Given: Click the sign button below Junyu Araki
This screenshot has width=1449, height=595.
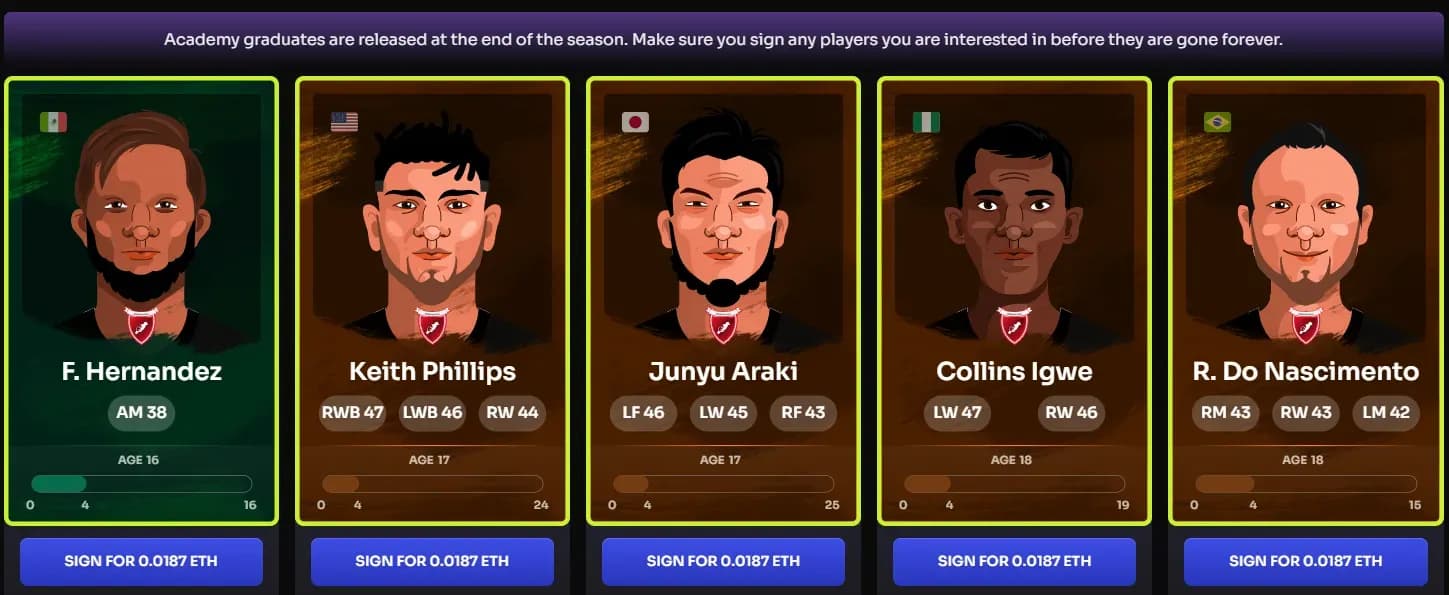Looking at the screenshot, I should [723, 561].
